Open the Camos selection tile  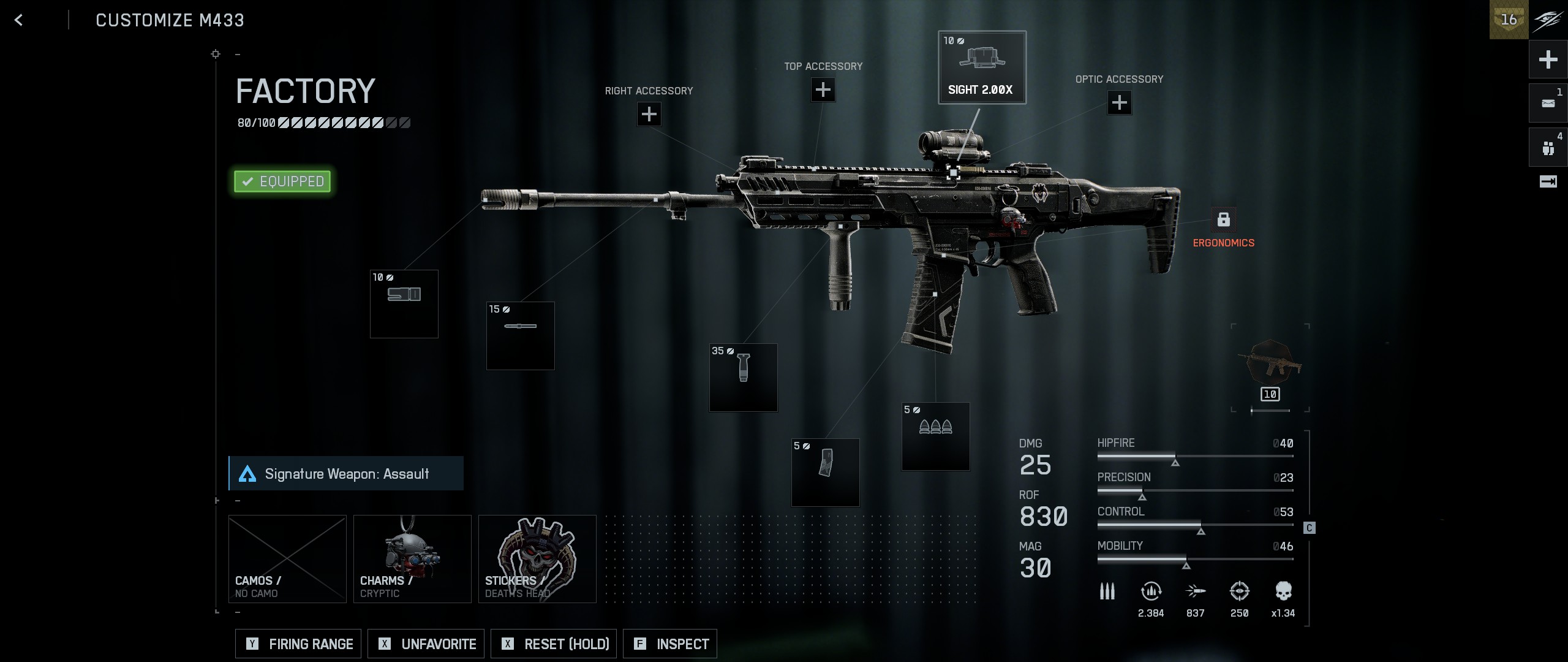click(287, 559)
